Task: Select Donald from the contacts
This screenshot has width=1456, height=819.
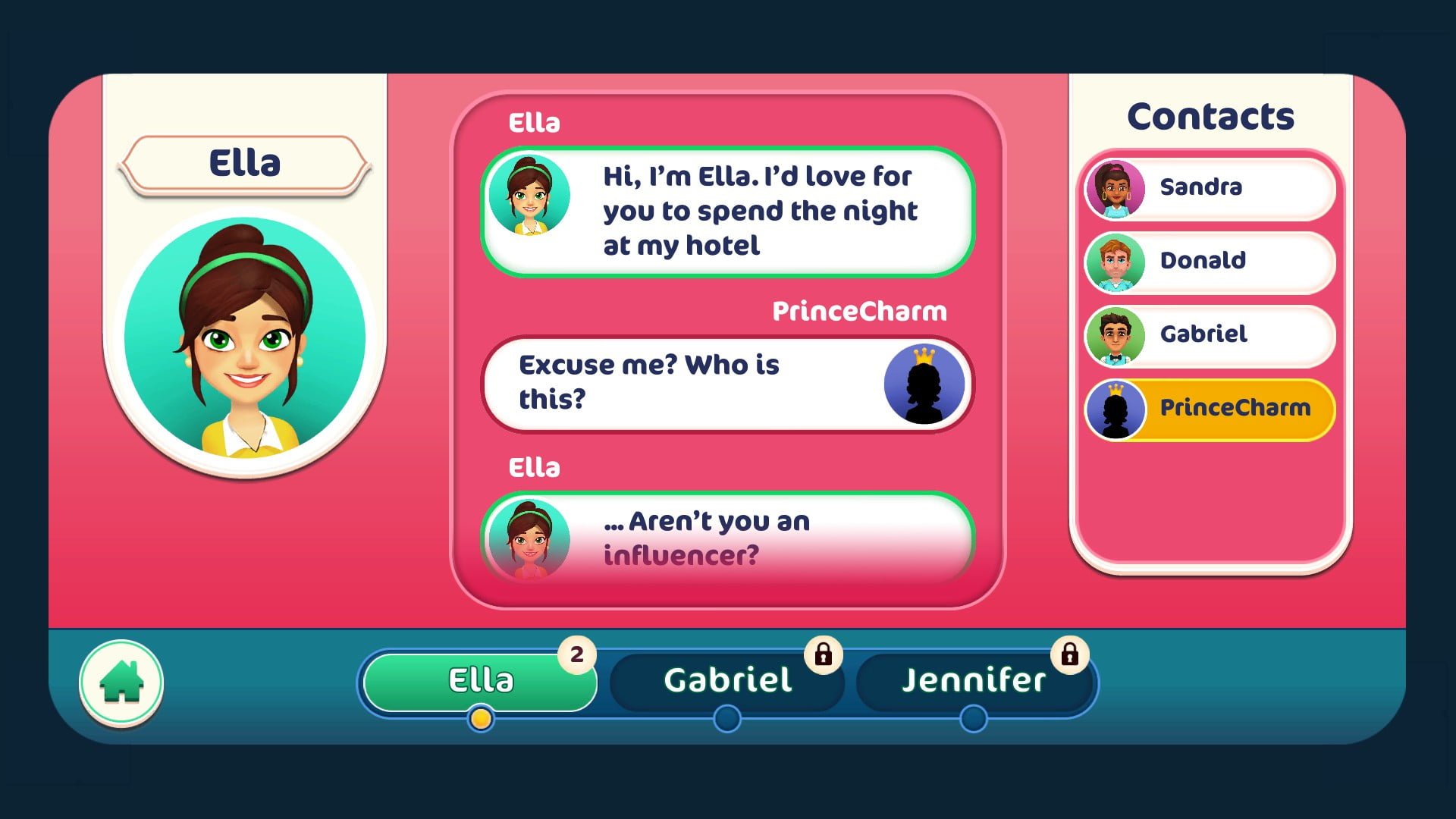Action: (1210, 261)
